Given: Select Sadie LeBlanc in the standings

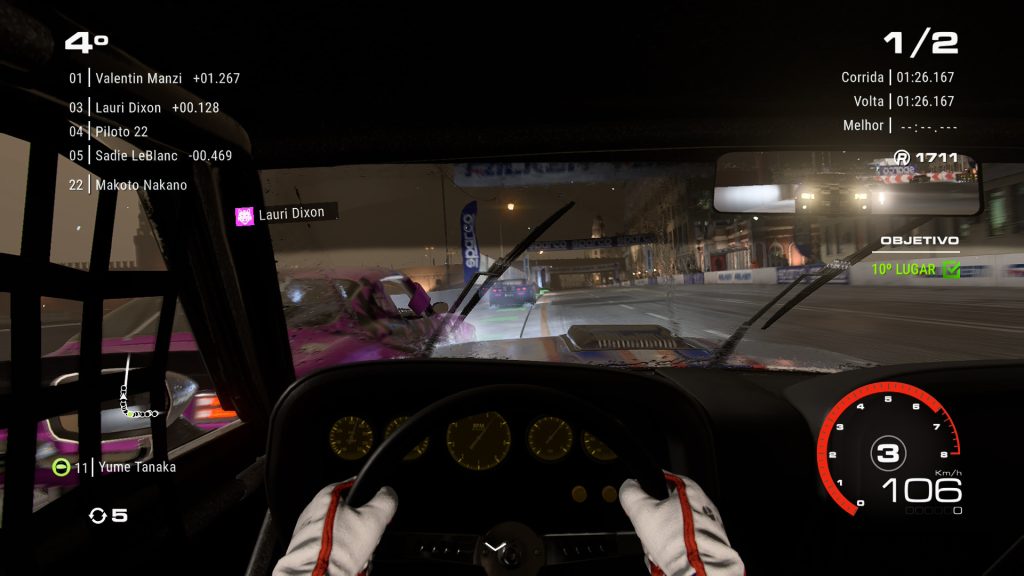Looking at the screenshot, I should [x=148, y=155].
